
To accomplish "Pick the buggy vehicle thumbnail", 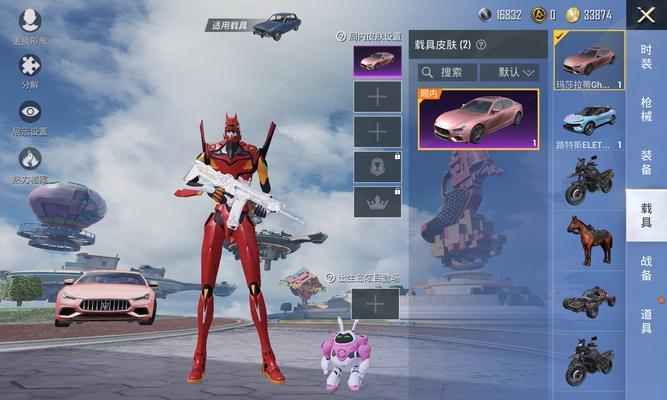I will tap(589, 300).
